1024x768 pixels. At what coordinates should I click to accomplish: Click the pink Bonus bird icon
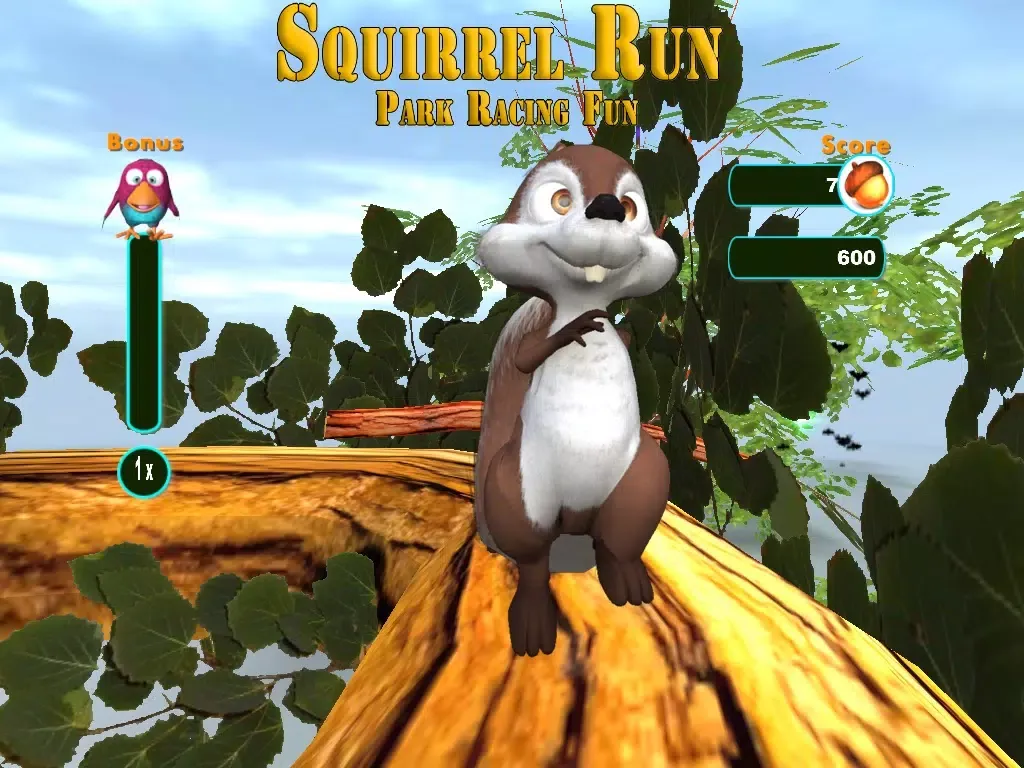click(142, 198)
